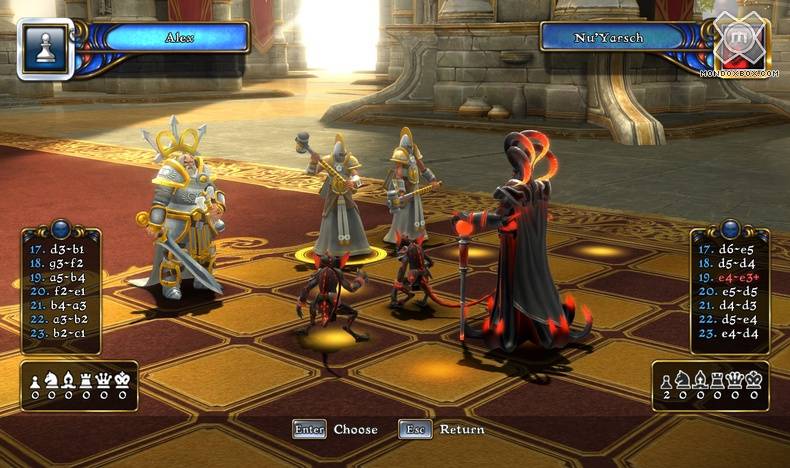790x468 pixels.
Task: Click move 23. e4-d4 in the move list
Action: pyautogui.click(x=731, y=333)
